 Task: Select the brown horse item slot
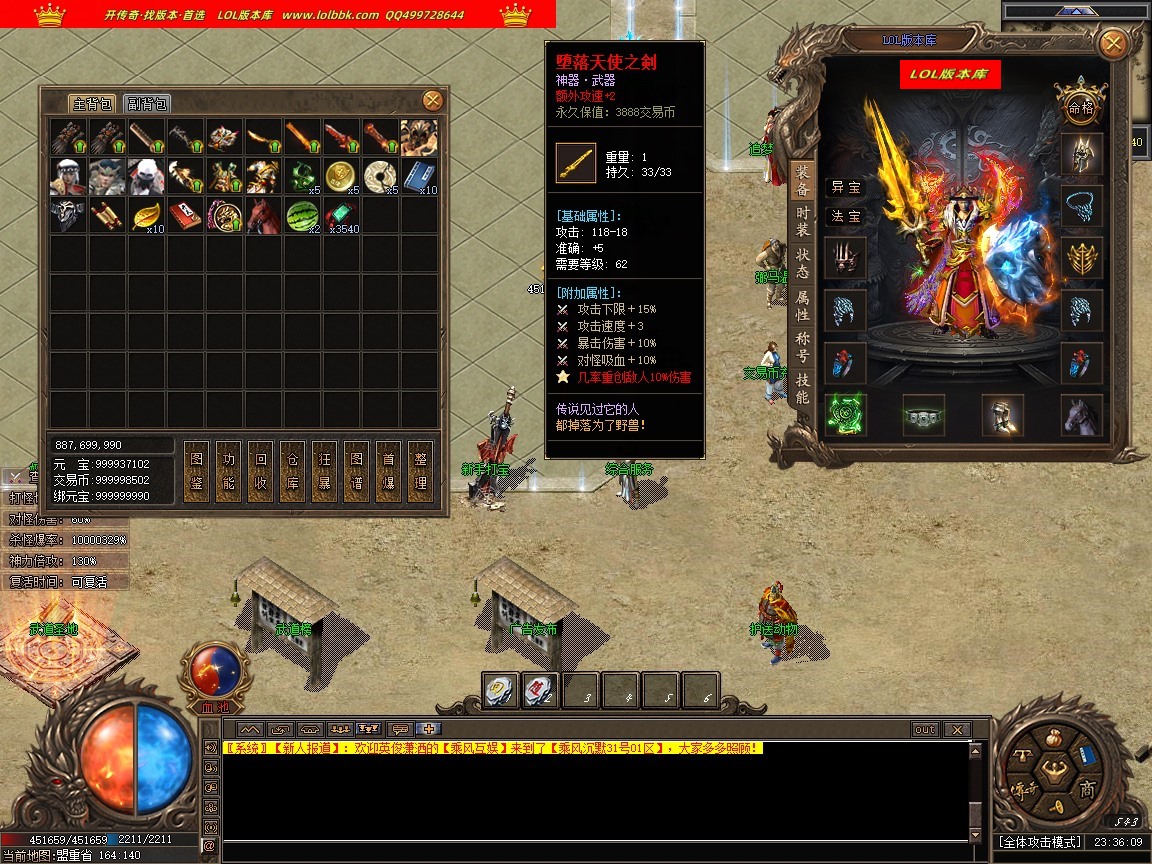(263, 215)
